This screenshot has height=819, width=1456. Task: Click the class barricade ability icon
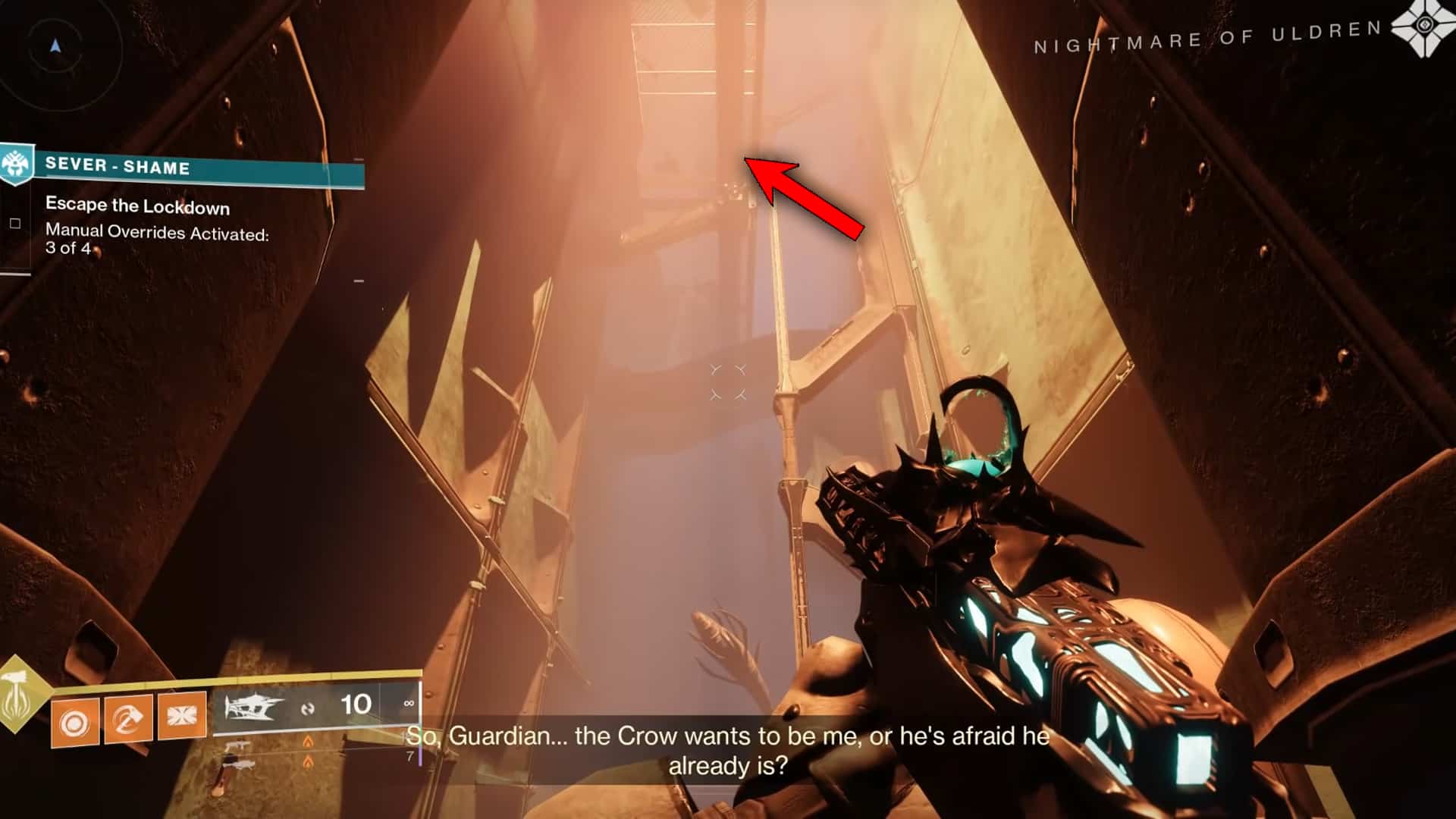tap(181, 716)
